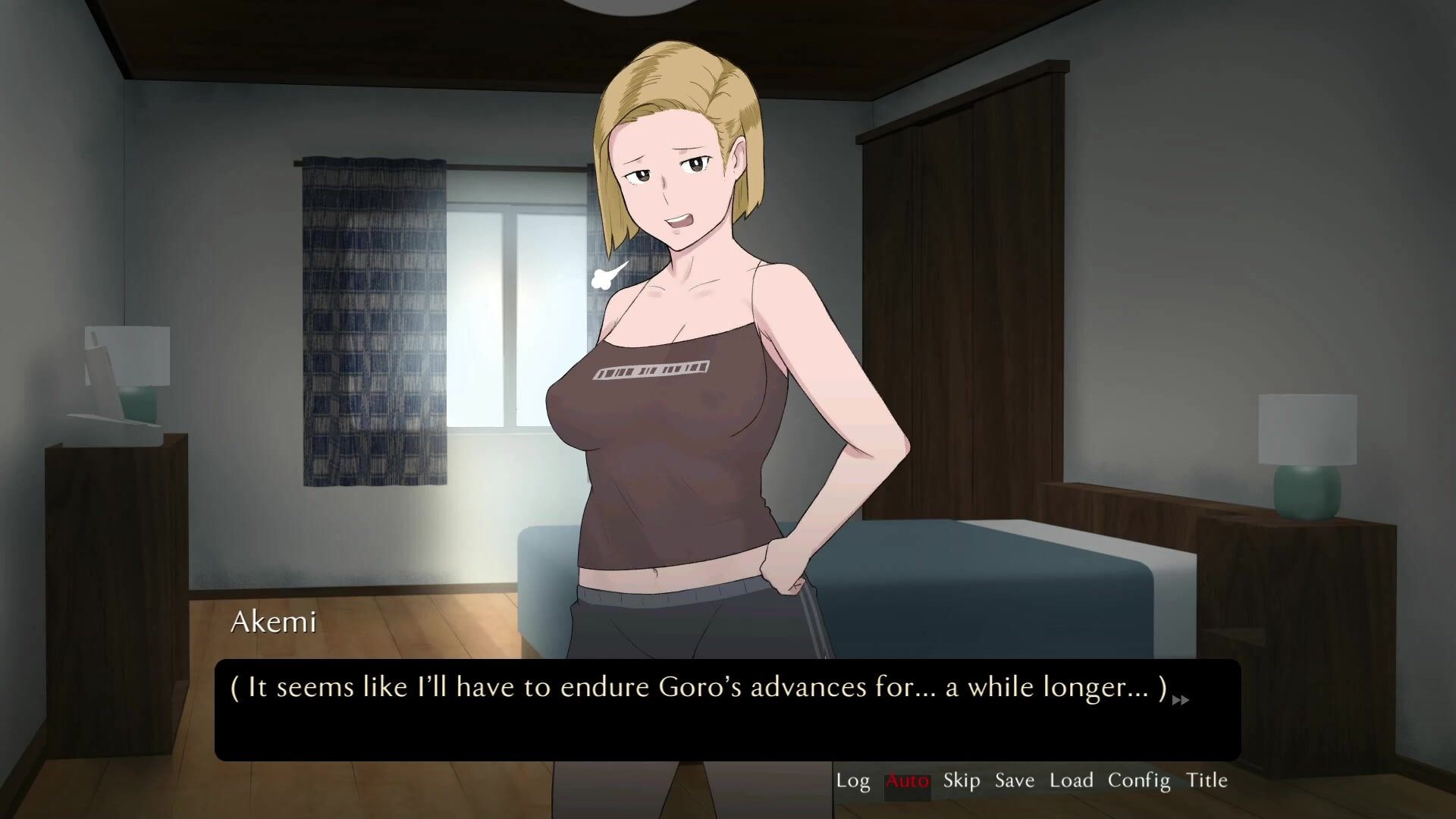1456x819 pixels.
Task: Return to the Title screen
Action: click(1207, 780)
